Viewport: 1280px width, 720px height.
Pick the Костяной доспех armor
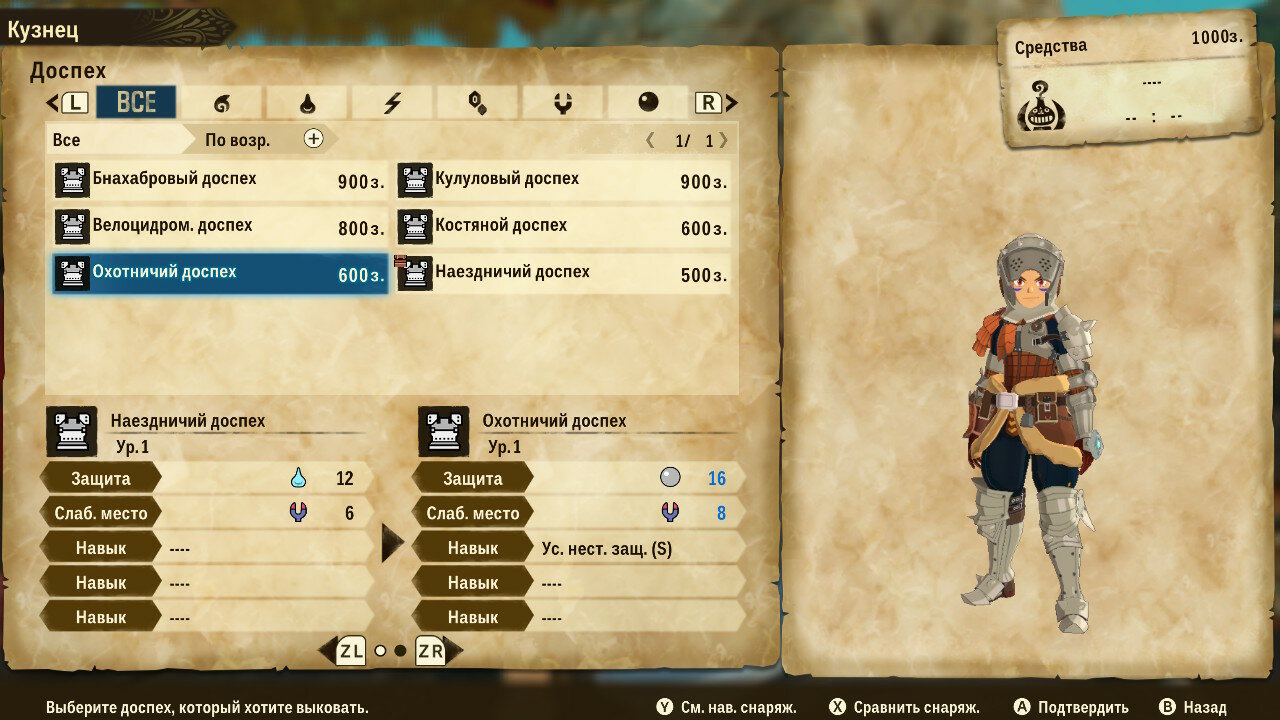pyautogui.click(x=563, y=227)
